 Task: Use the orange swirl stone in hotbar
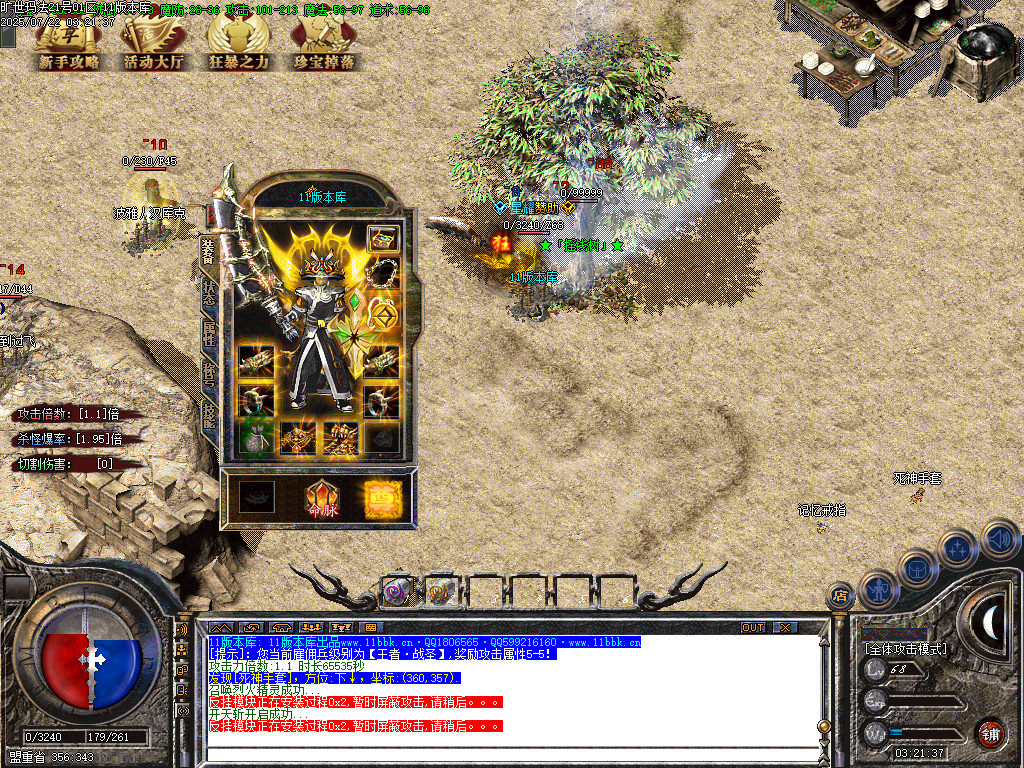441,591
